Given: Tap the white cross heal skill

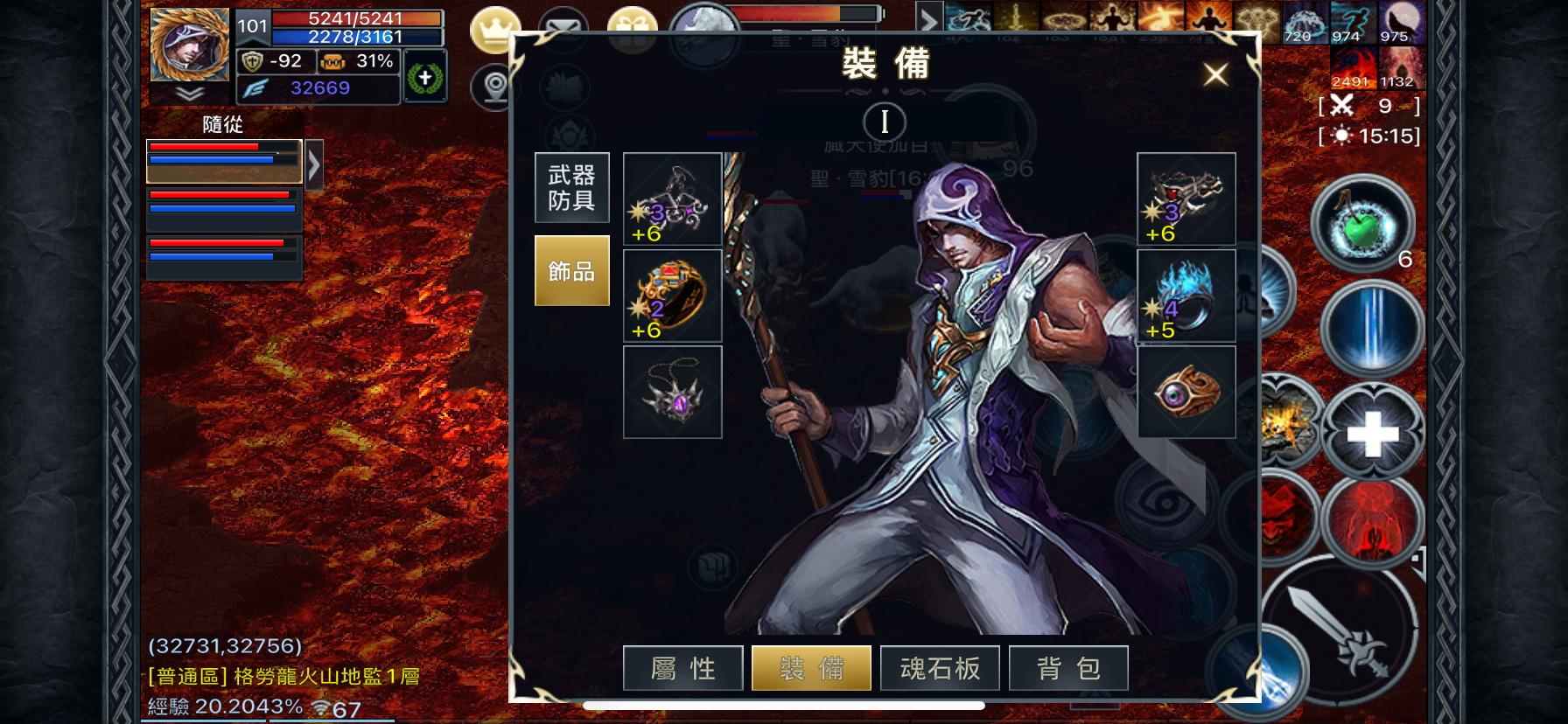Looking at the screenshot, I should (x=1371, y=434).
